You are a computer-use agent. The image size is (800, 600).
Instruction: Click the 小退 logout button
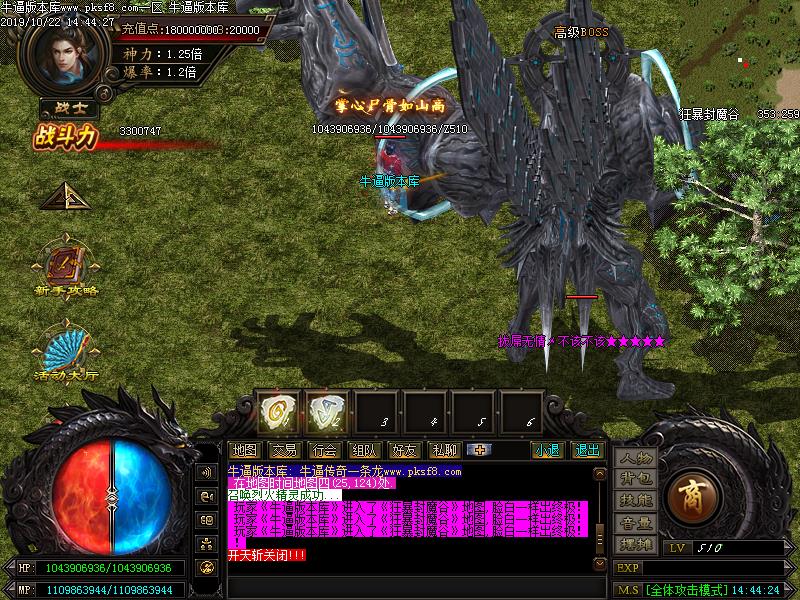[x=546, y=450]
